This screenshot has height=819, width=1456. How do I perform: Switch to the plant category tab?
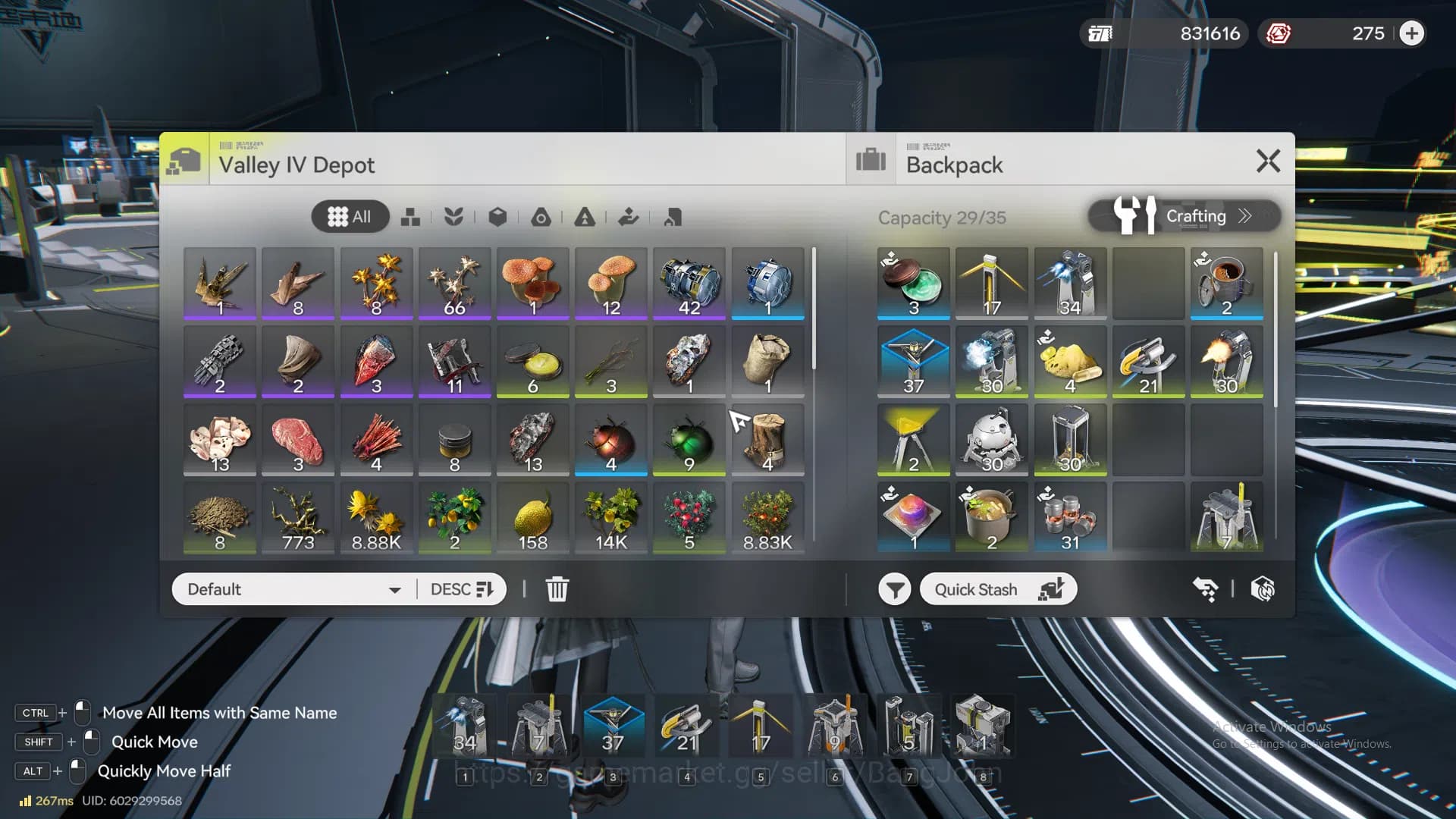pos(453,218)
